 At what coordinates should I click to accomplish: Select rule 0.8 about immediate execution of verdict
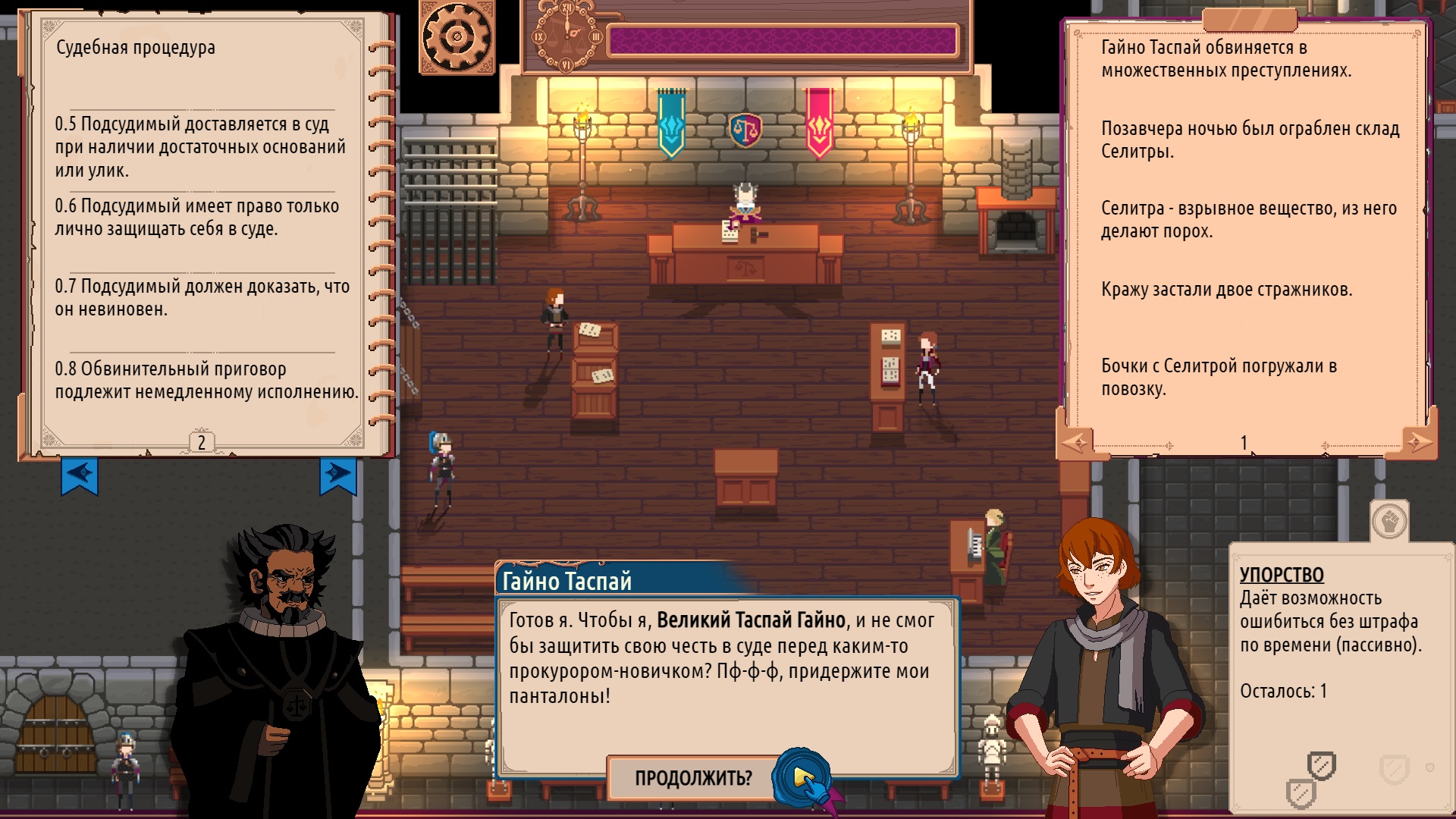click(x=206, y=381)
